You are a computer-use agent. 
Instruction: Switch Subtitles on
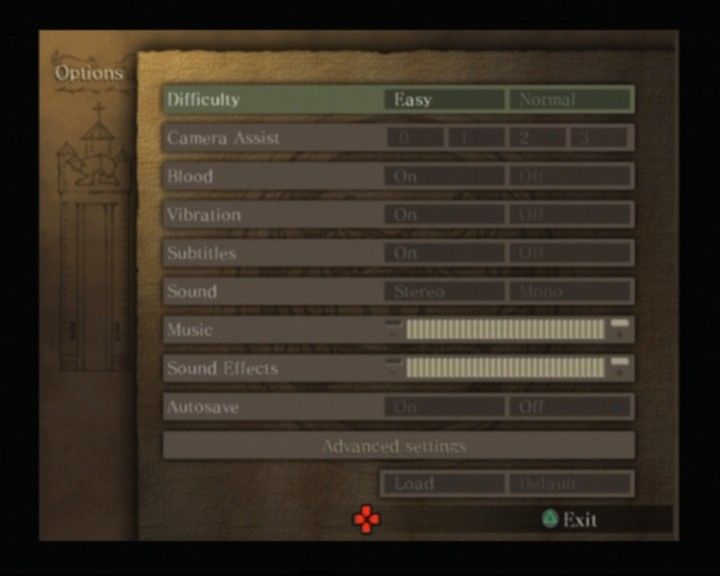point(444,253)
